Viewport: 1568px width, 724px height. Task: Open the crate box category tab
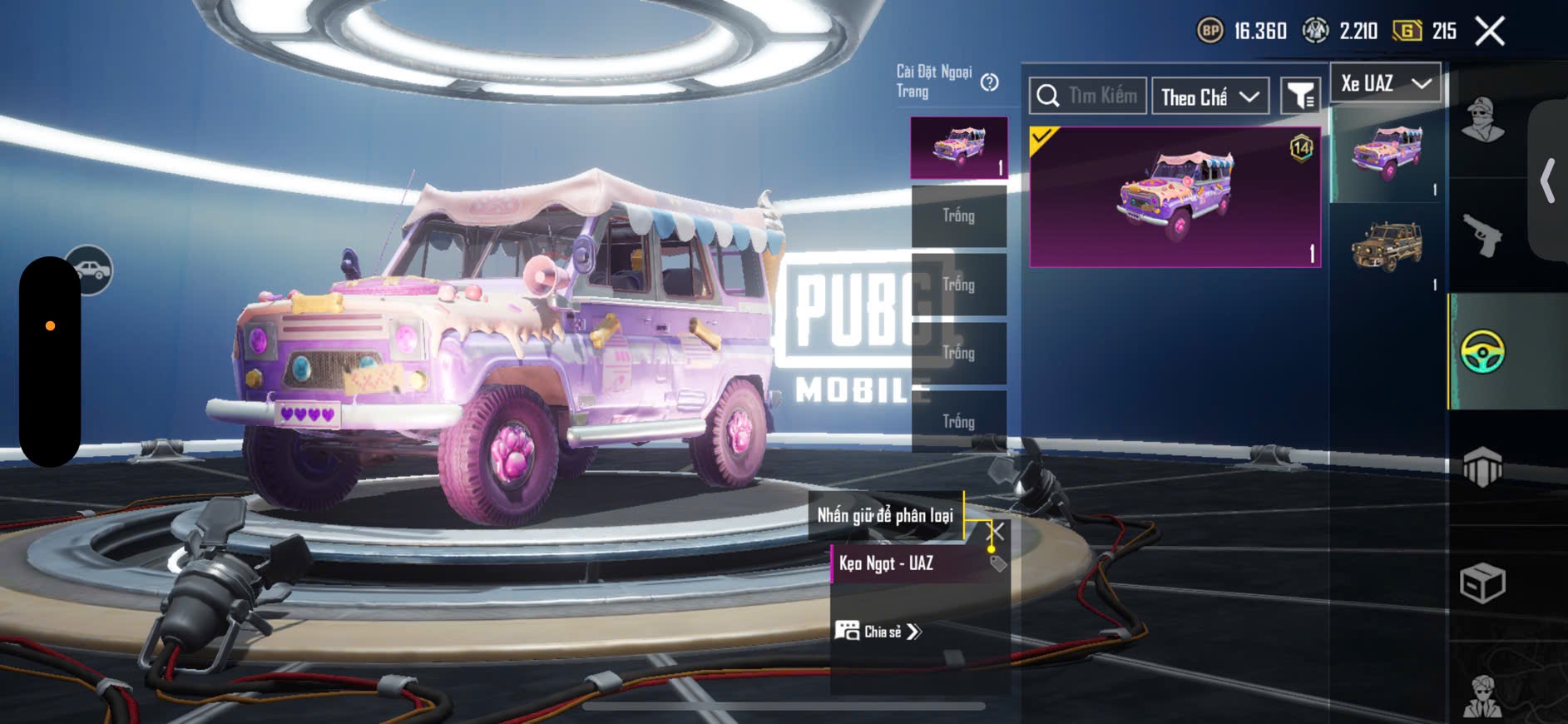pos(1482,583)
